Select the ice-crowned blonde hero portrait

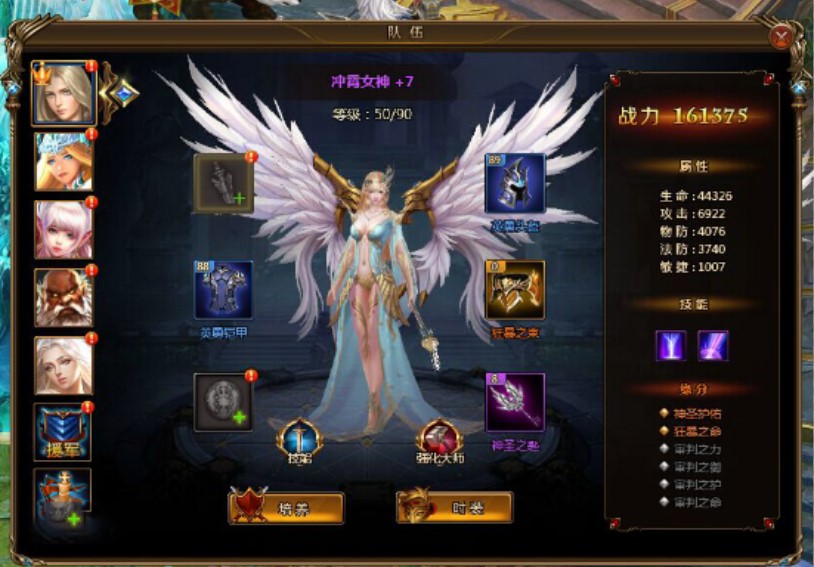click(x=63, y=161)
